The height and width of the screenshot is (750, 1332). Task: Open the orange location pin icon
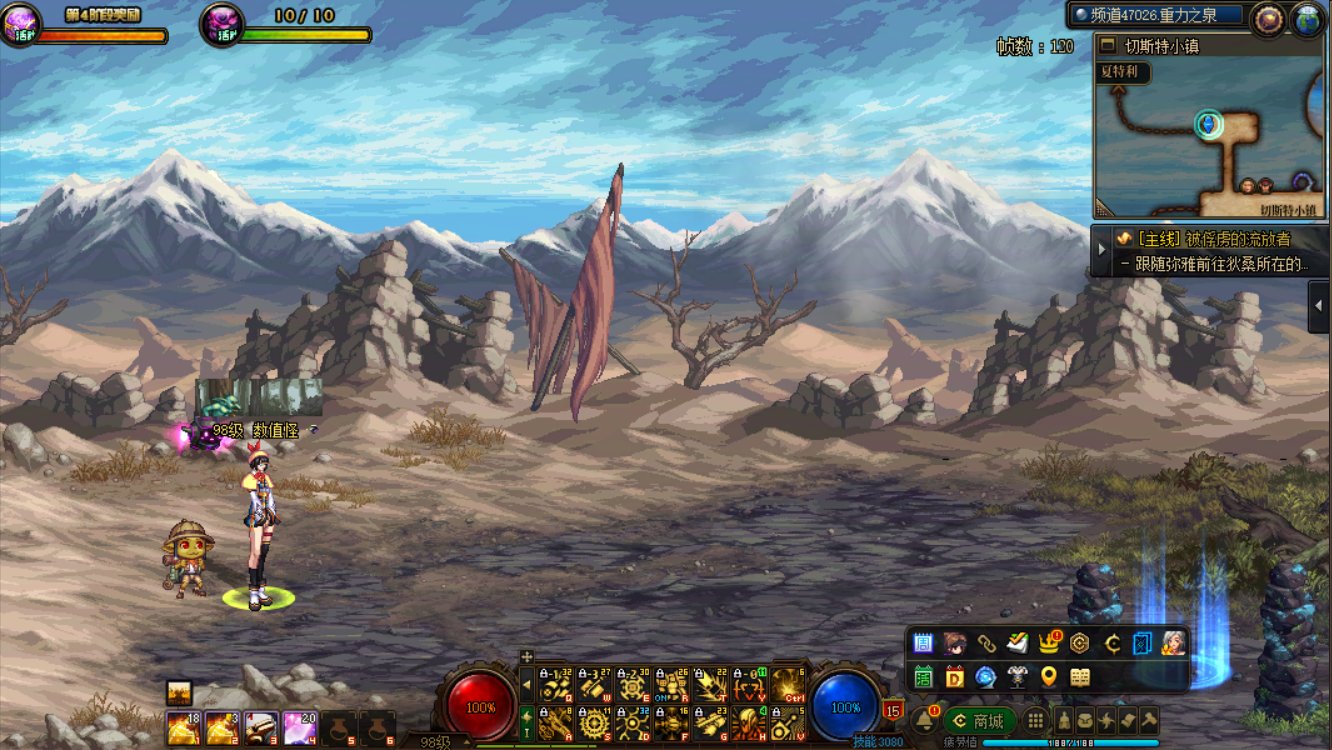click(x=1048, y=677)
